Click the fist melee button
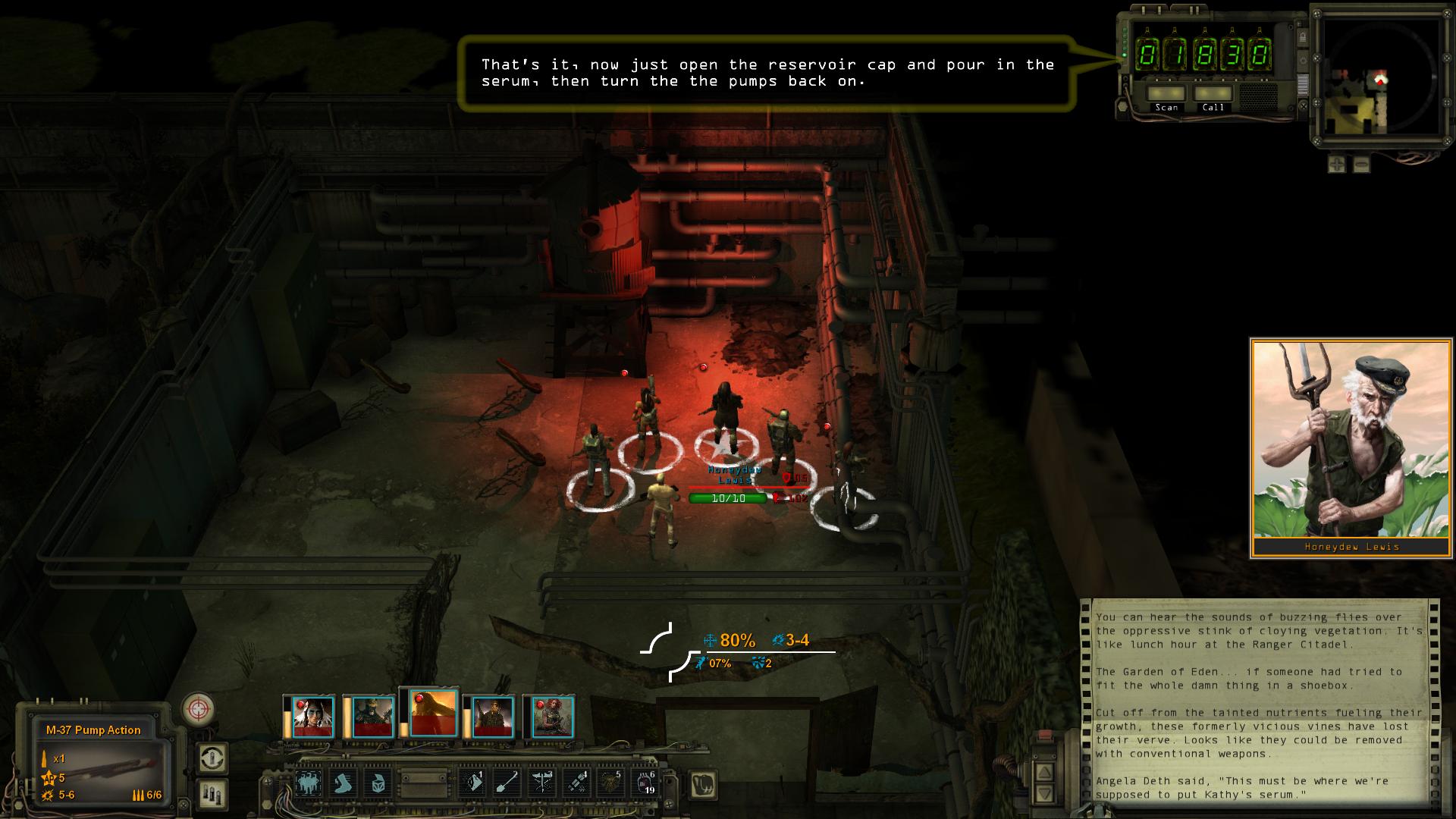Image resolution: width=1456 pixels, height=819 pixels. [x=703, y=786]
